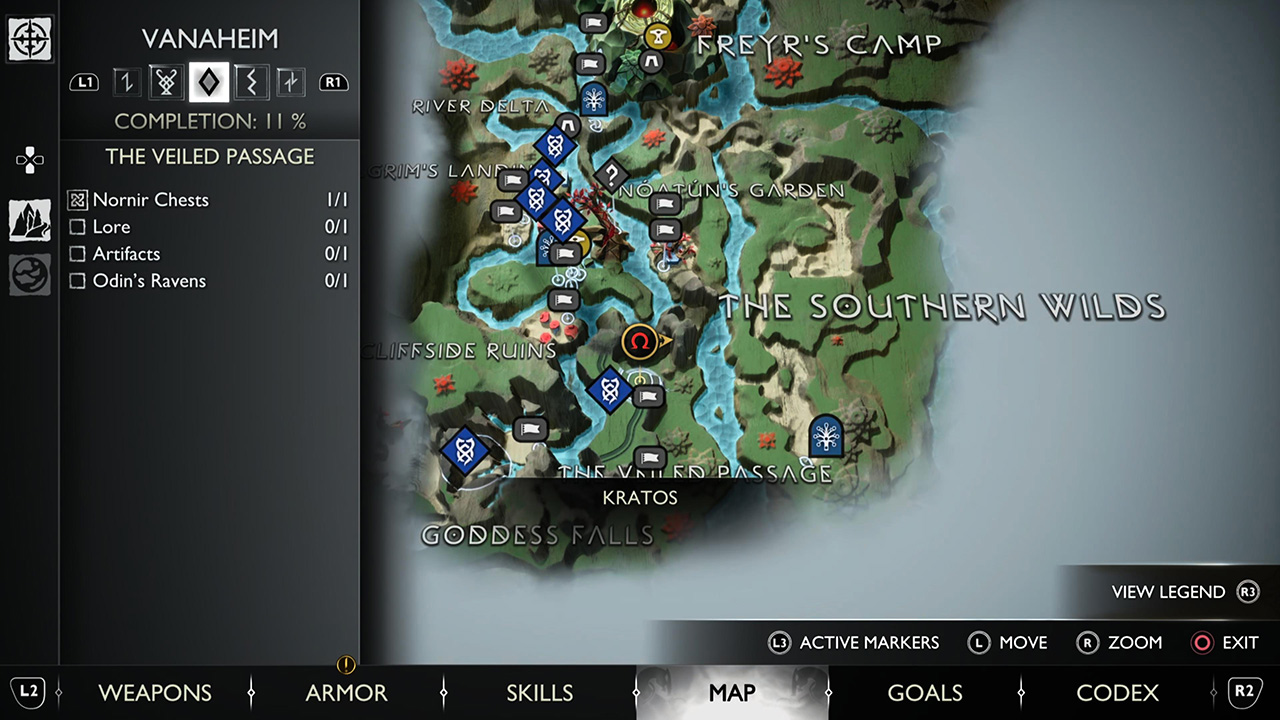
Task: Open the Codex tab
Action: coord(1117,692)
